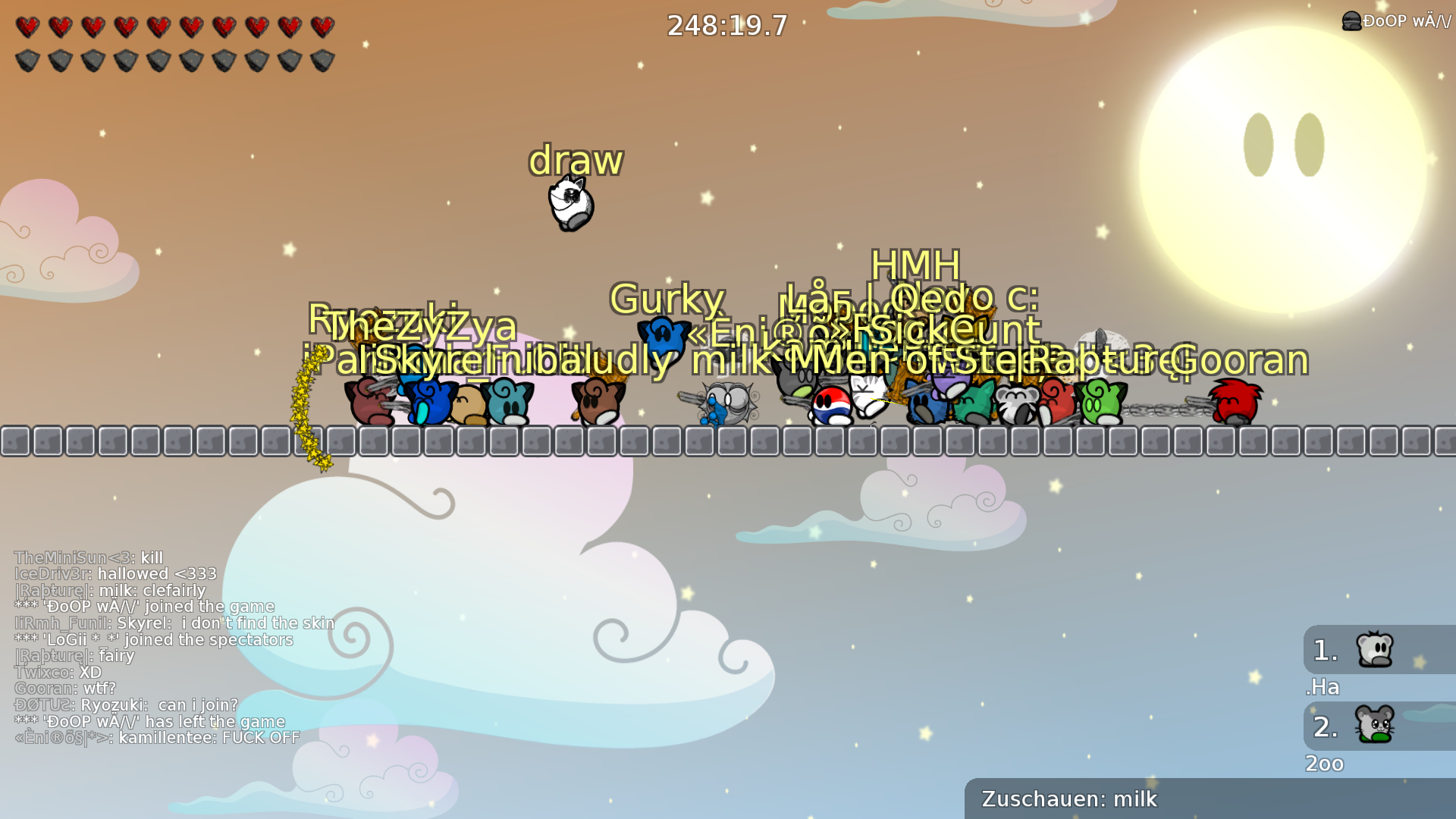This screenshot has width=1456, height=819.
Task: Click the last heart in the health row
Action: click(322, 25)
